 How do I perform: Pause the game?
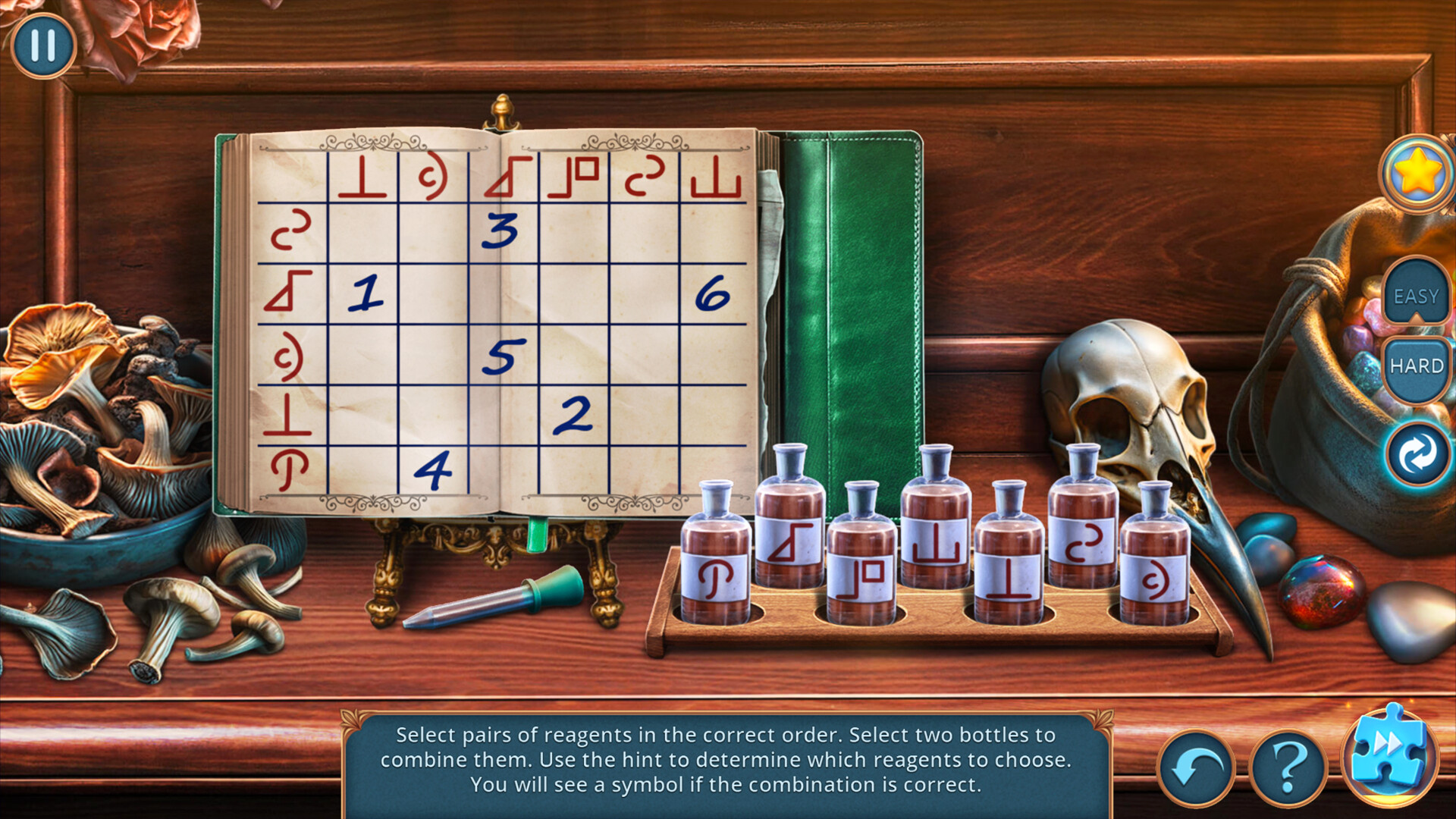point(43,45)
